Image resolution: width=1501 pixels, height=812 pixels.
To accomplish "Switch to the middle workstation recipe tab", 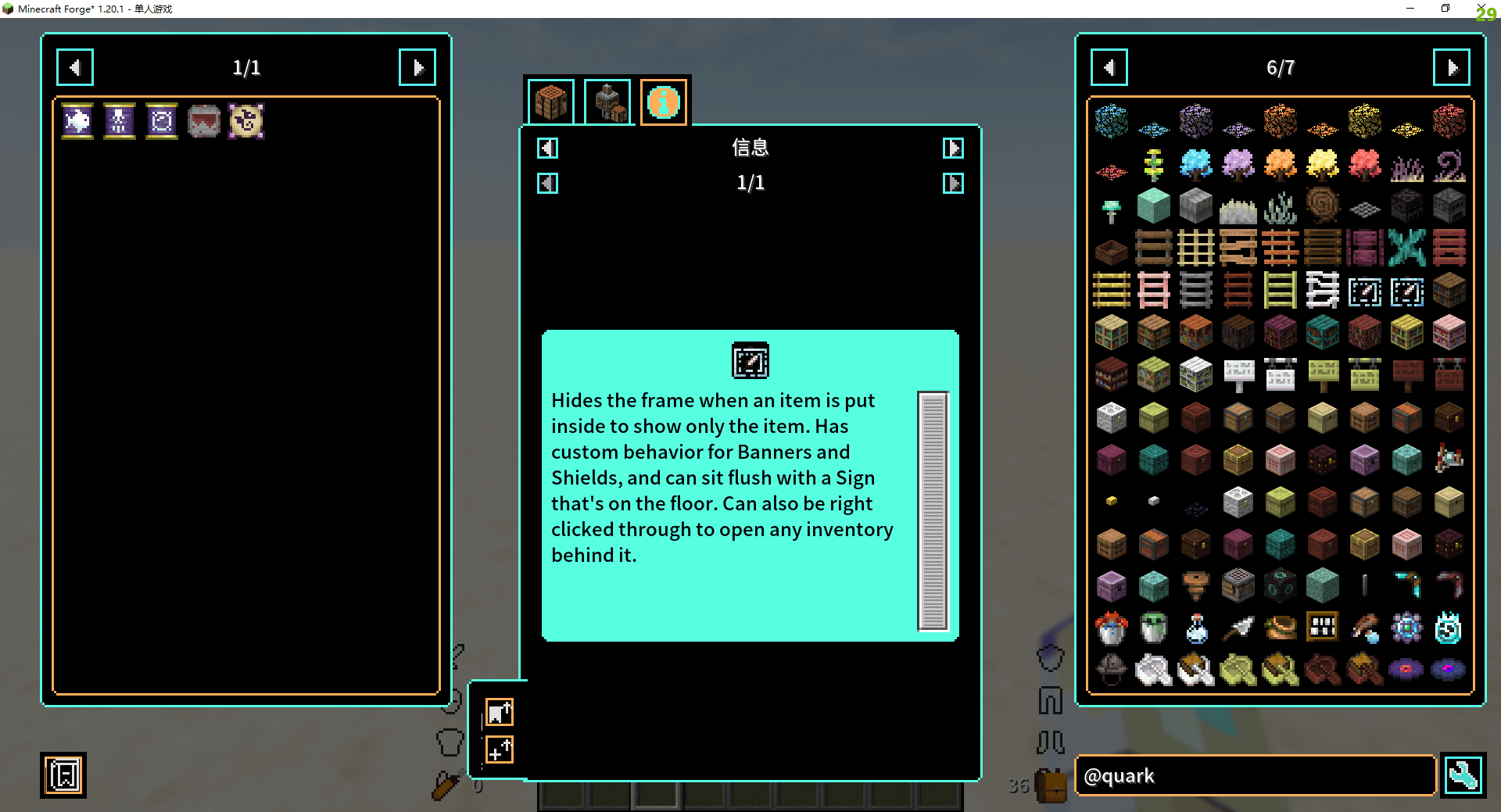I will [x=607, y=102].
